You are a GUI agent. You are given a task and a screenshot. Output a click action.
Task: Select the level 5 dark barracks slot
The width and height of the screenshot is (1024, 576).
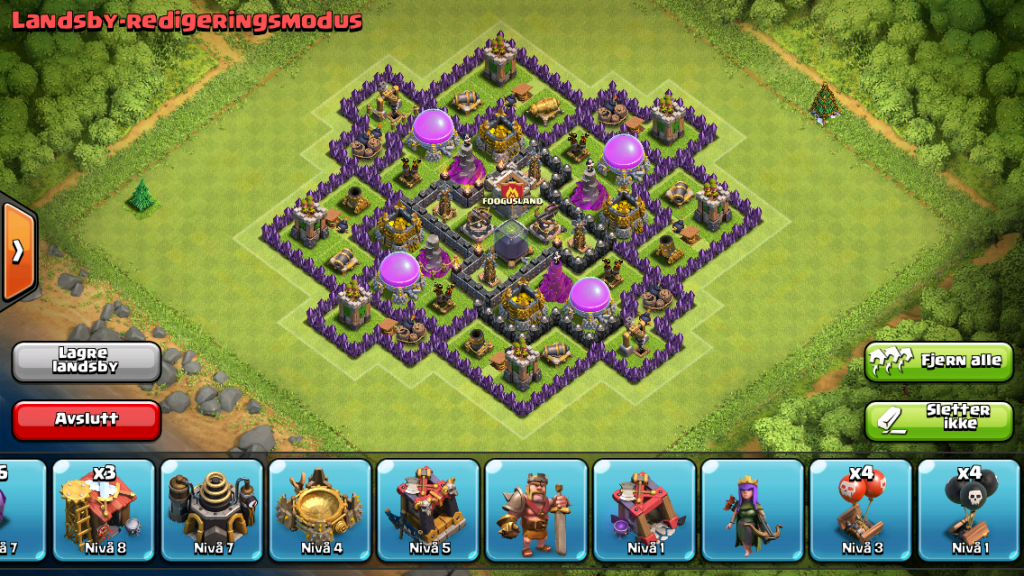[x=427, y=510]
